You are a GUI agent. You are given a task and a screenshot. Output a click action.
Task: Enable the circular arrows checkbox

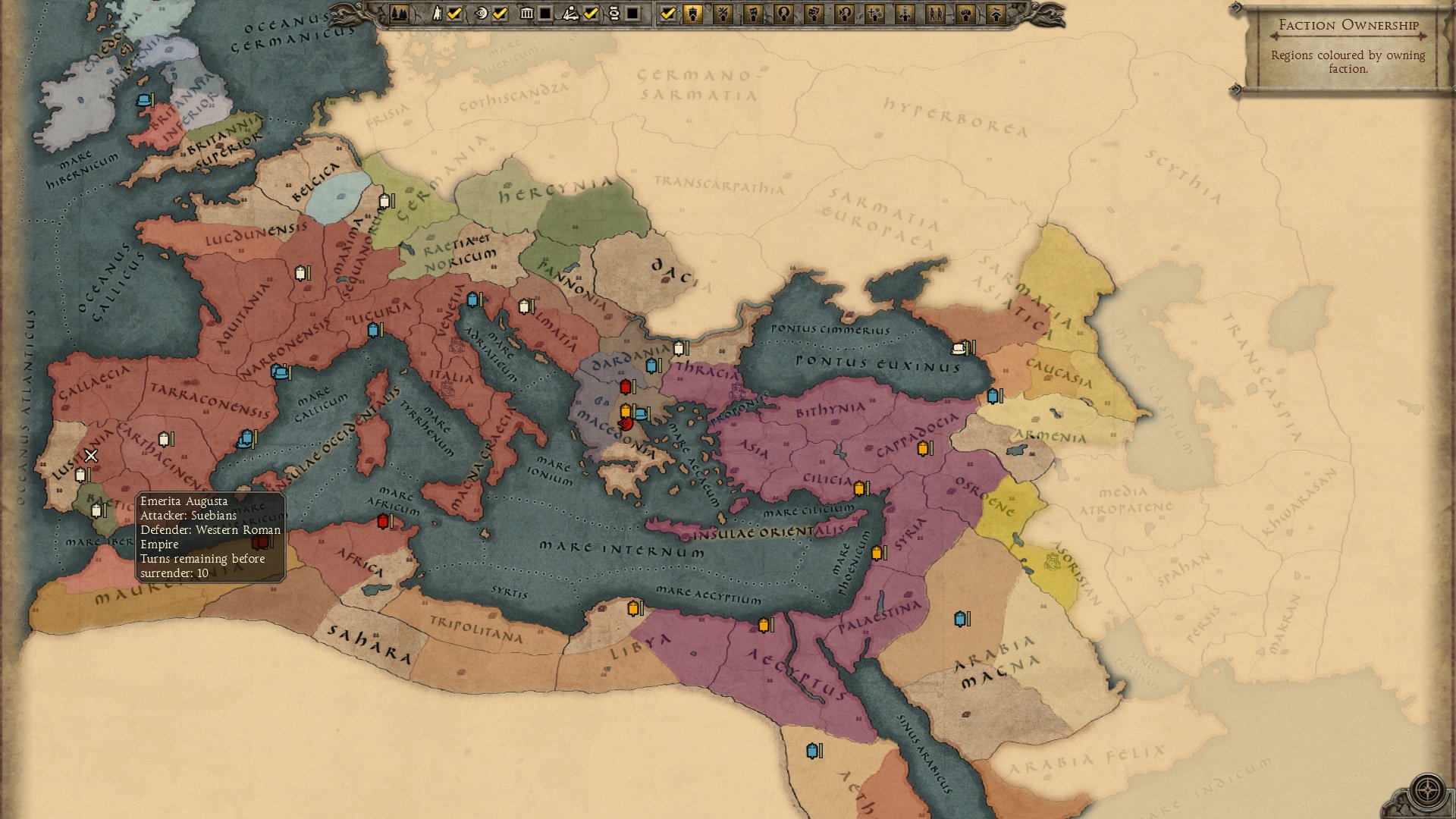point(632,14)
